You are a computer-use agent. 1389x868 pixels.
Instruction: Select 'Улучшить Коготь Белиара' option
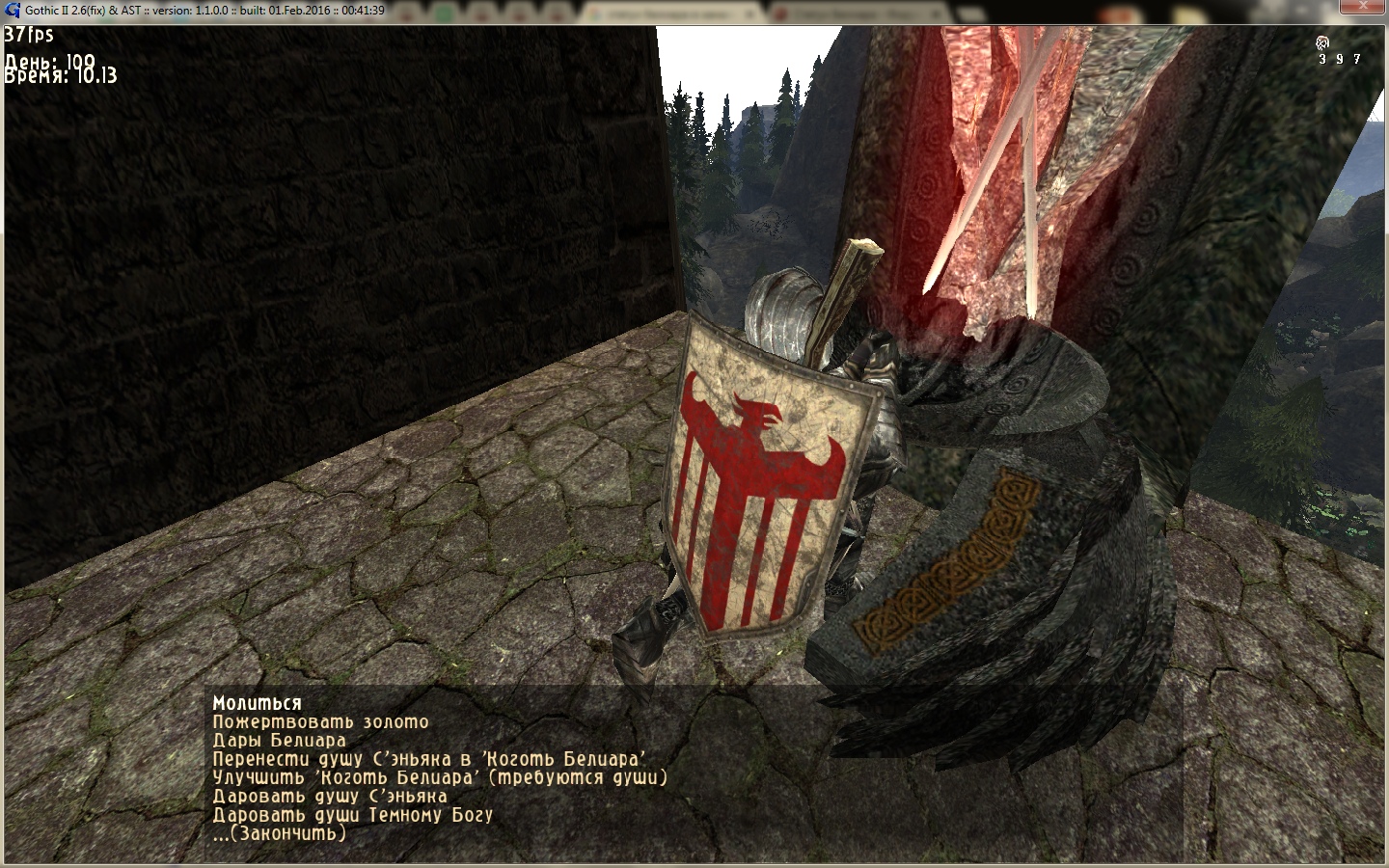439,777
